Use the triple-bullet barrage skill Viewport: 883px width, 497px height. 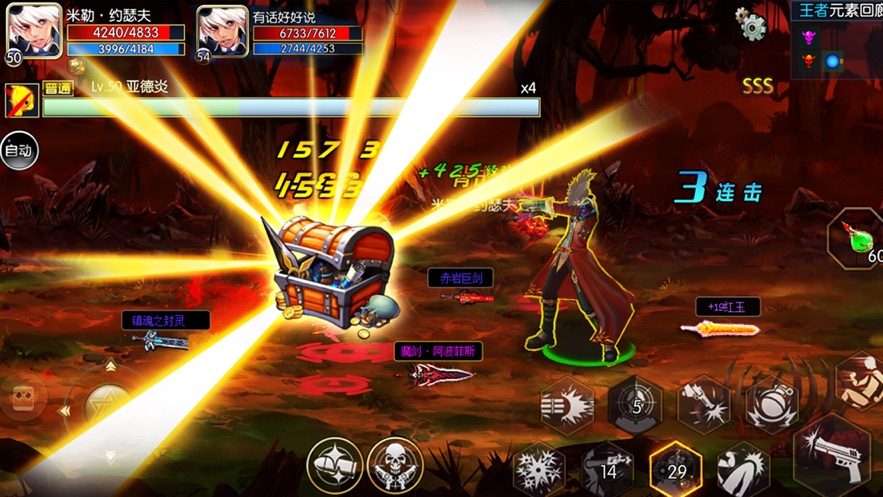tap(567, 404)
